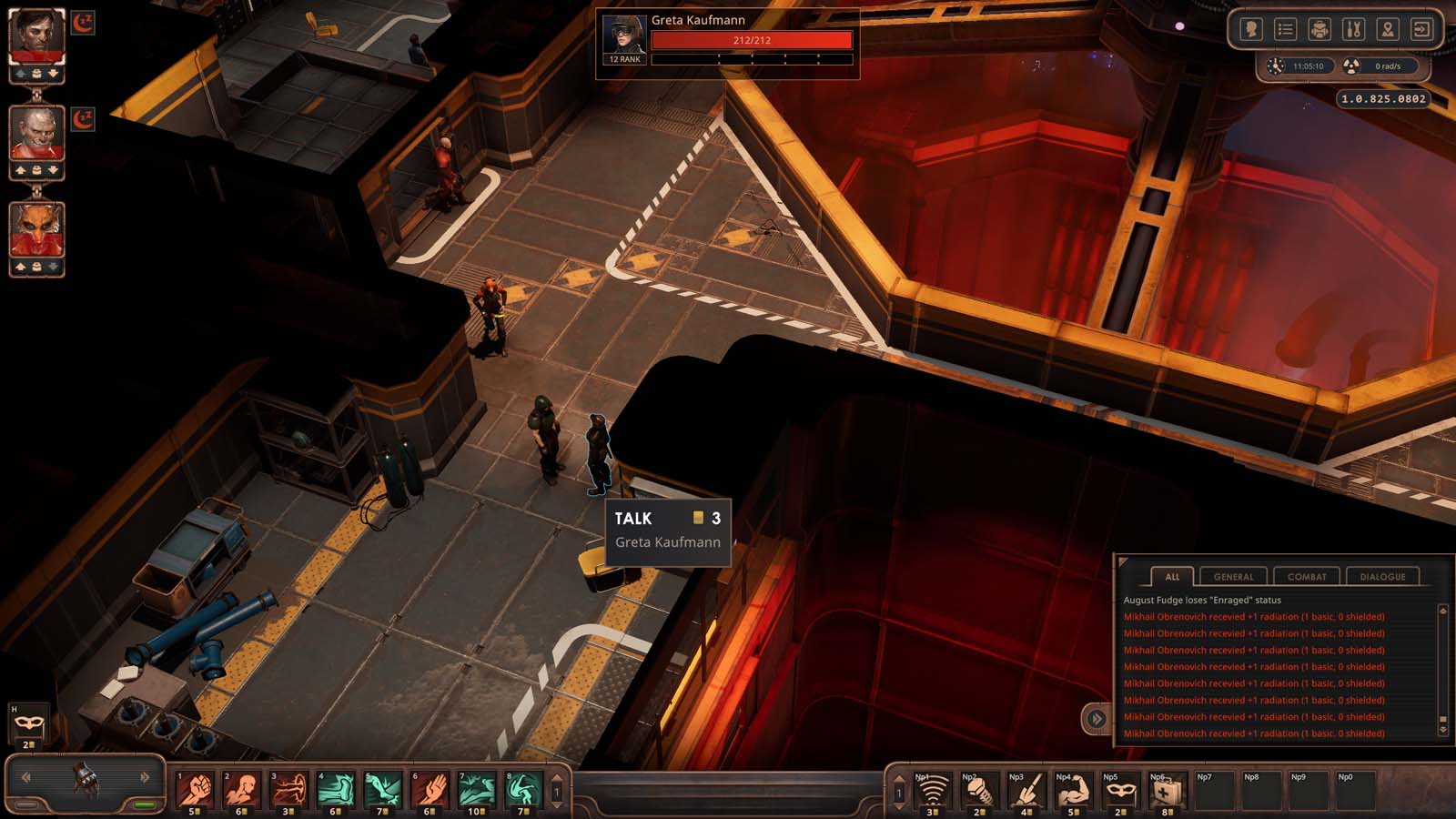Switch to the Dialogue log tab
Screen dimensions: 1456x819
[x=1381, y=576]
